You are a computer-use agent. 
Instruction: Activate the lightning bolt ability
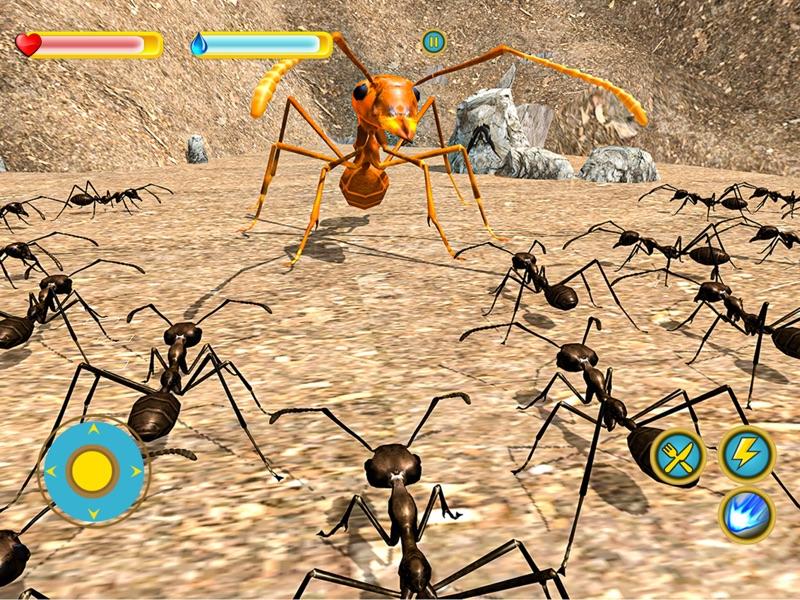pos(747,455)
